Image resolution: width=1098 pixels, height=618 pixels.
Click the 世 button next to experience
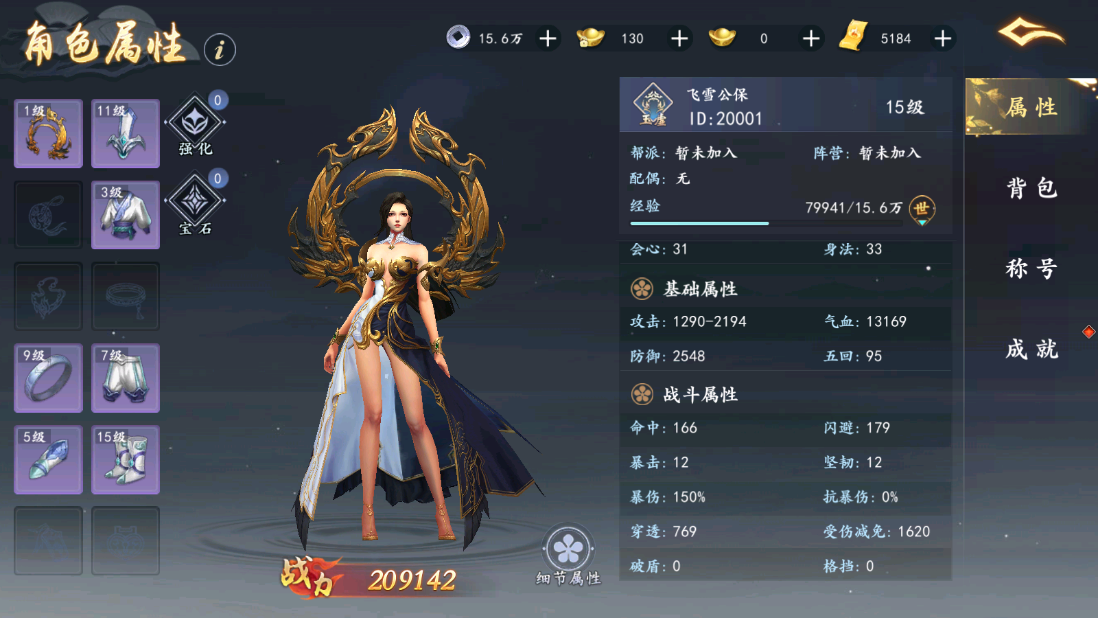(x=922, y=209)
